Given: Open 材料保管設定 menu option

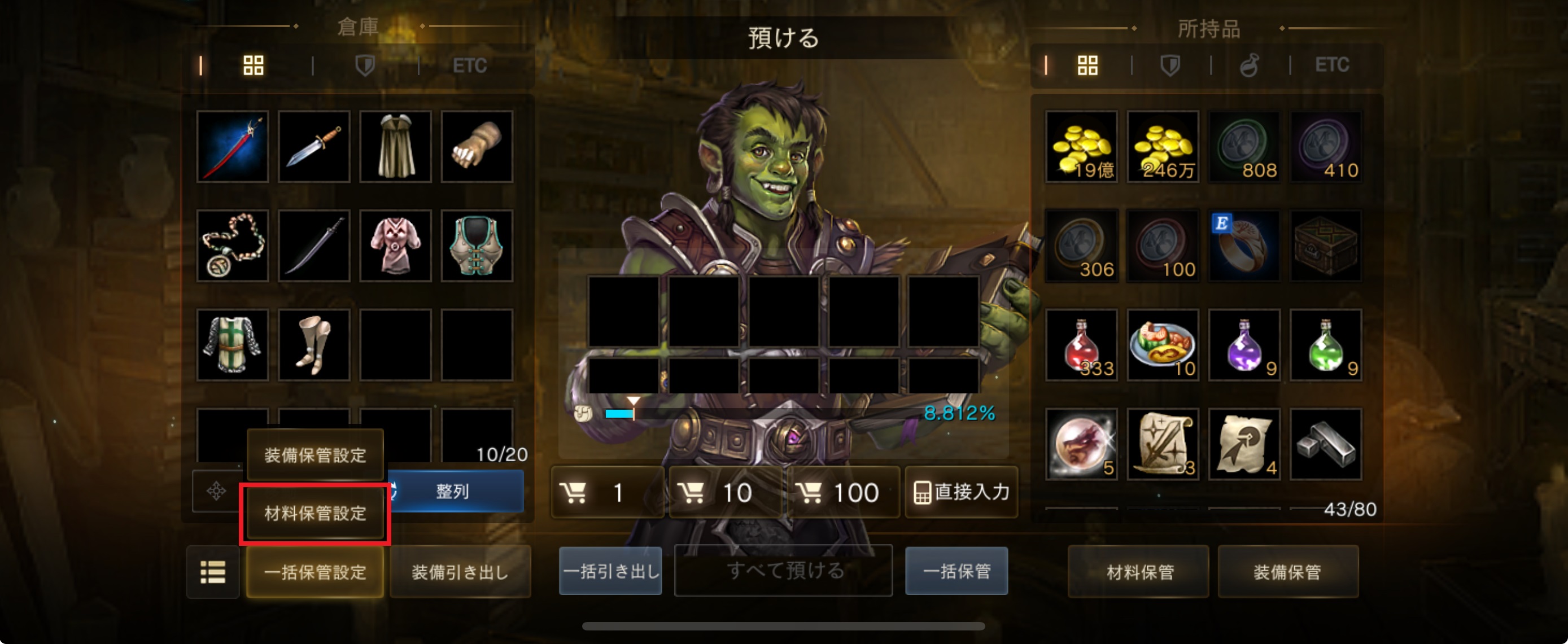Looking at the screenshot, I should [x=315, y=513].
